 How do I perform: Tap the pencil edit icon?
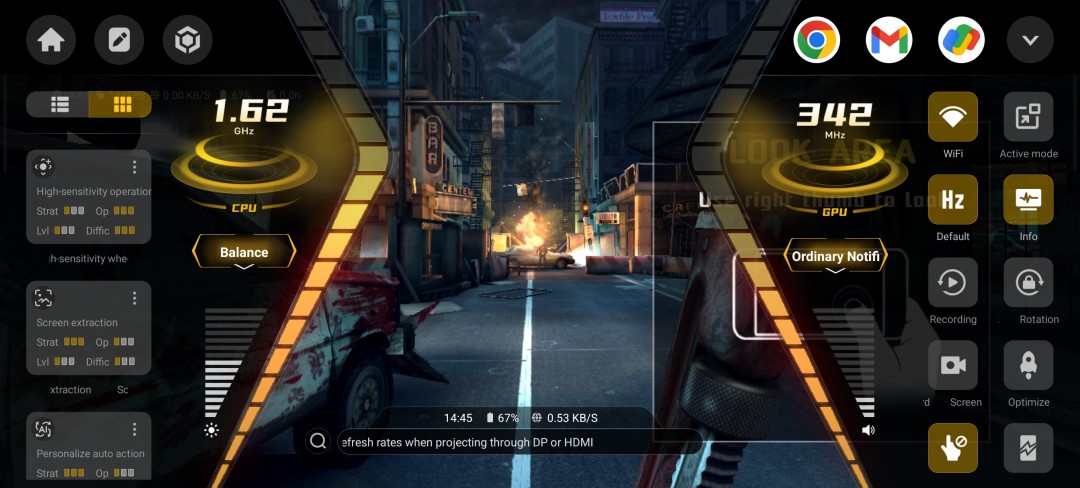[x=119, y=41]
